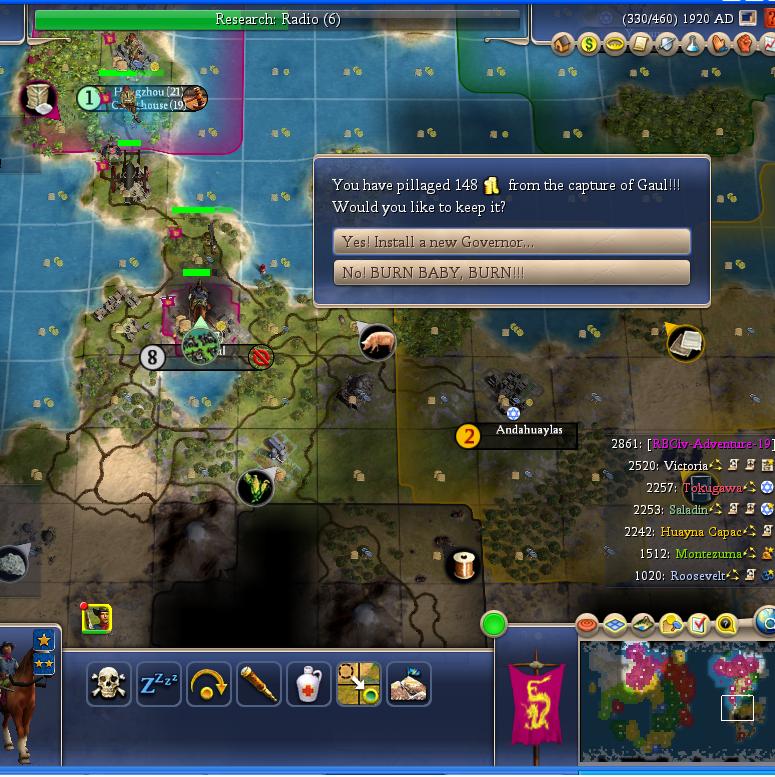This screenshot has width=775, height=777.
Task: Put the unit to sleep with Zzz
Action: 159,684
